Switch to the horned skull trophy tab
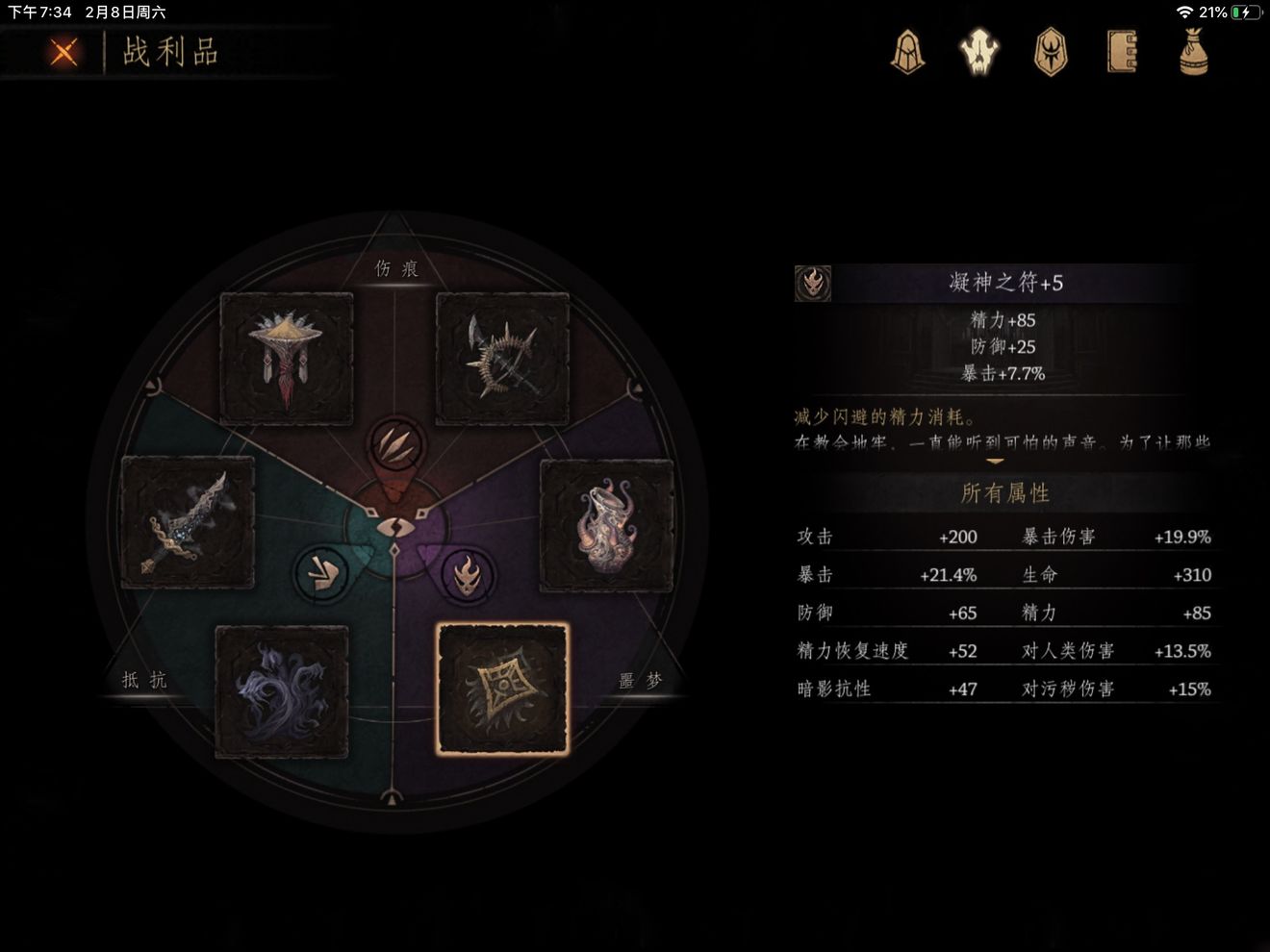Image resolution: width=1270 pixels, height=952 pixels. pyautogui.click(x=979, y=51)
